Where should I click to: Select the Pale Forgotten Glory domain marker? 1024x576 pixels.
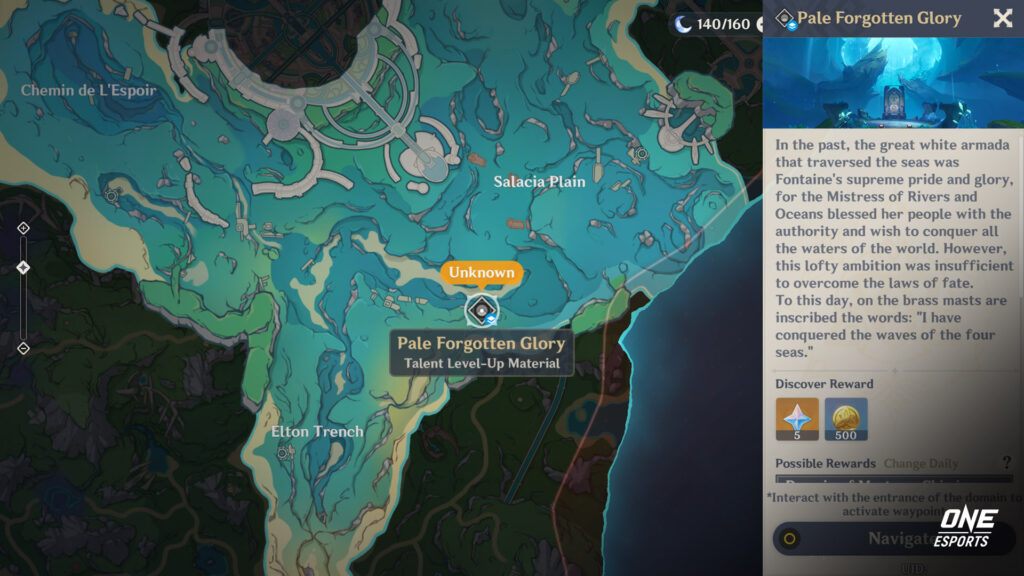[x=481, y=311]
